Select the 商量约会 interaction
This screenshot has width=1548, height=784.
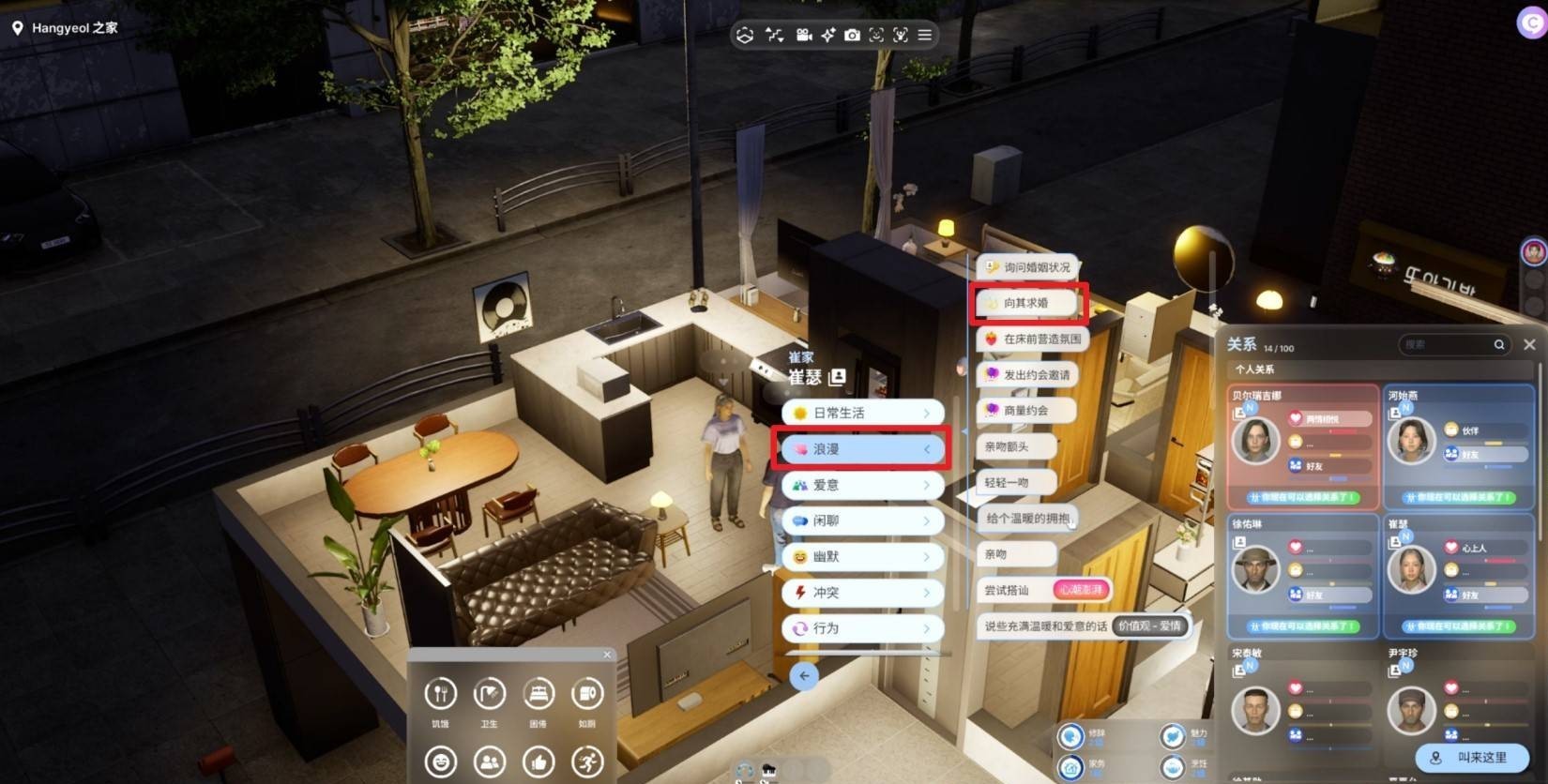[x=1024, y=410]
